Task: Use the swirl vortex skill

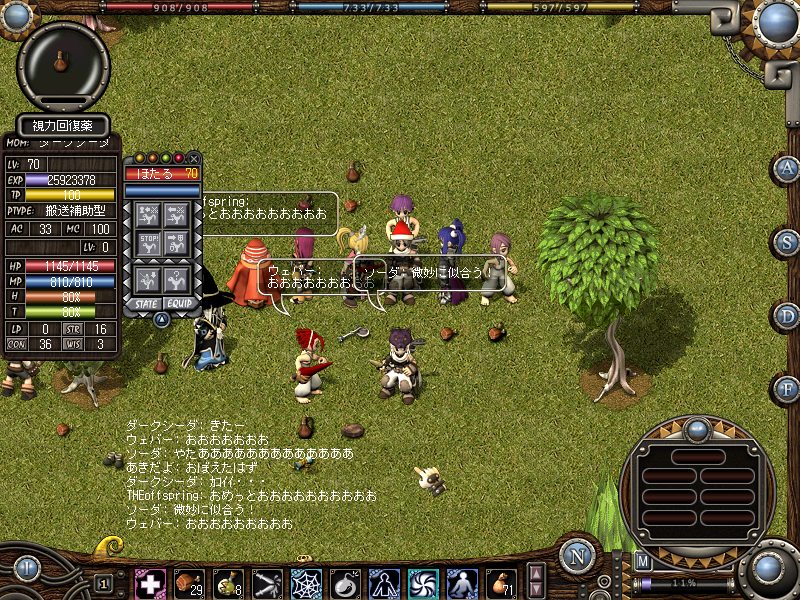Action: click(x=422, y=583)
